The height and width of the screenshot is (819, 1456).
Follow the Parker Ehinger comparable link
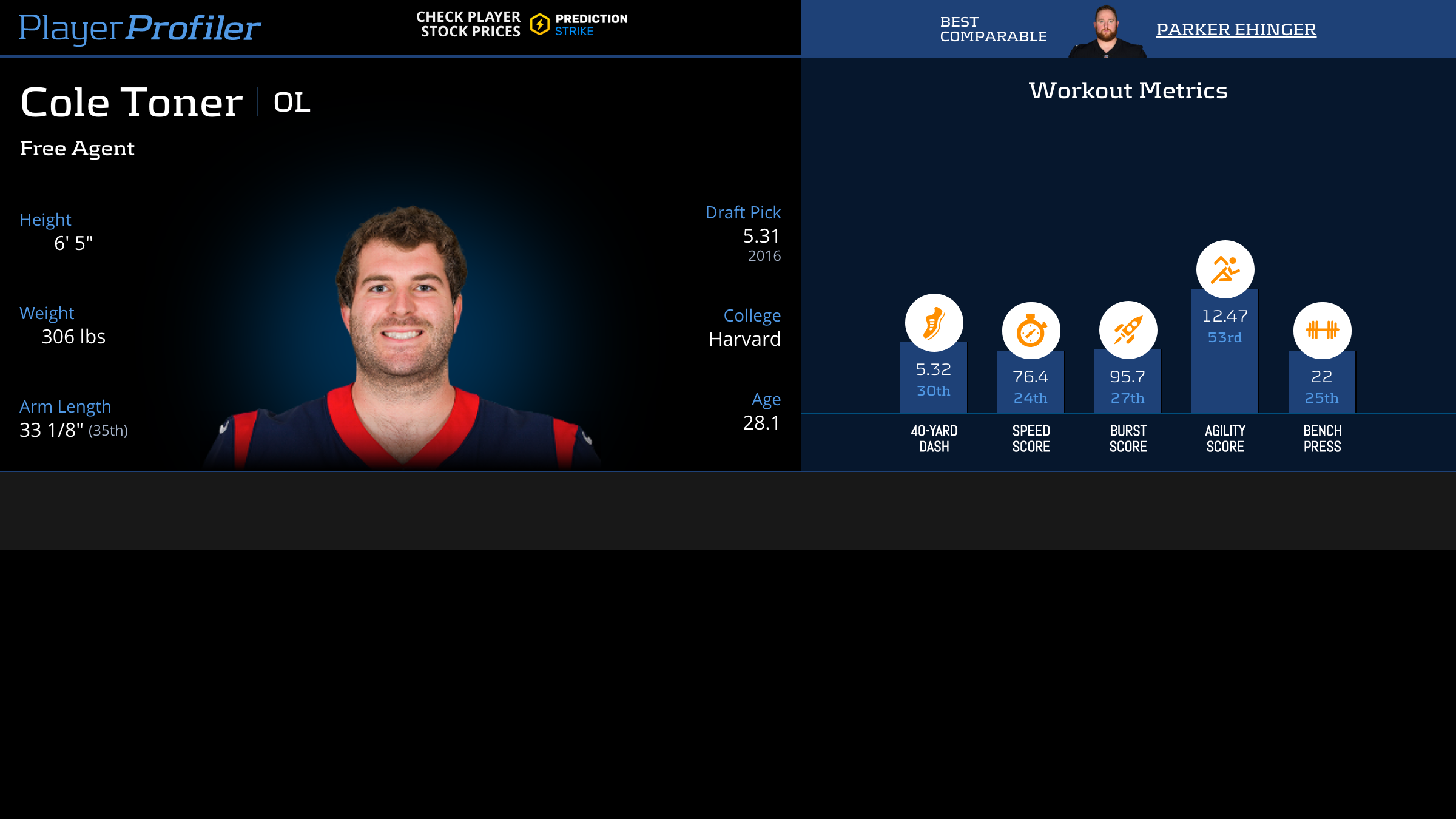click(x=1236, y=29)
